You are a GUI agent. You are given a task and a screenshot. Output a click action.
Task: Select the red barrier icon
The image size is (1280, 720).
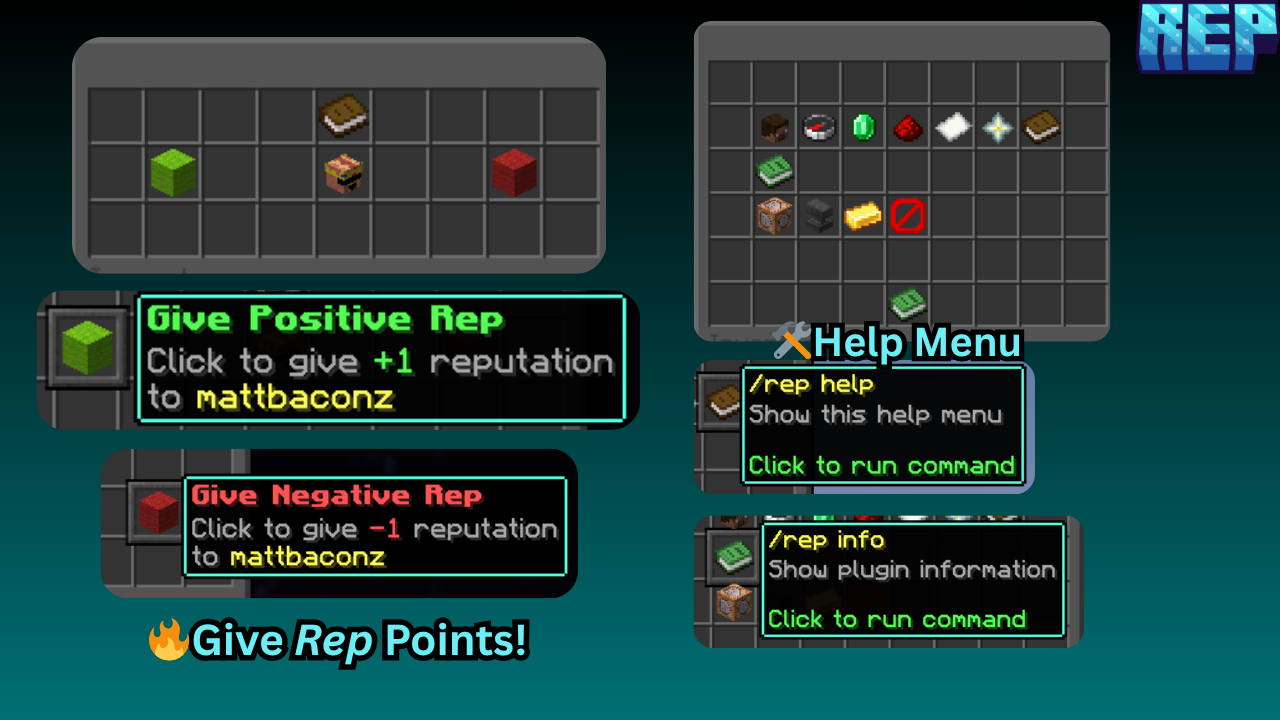907,216
